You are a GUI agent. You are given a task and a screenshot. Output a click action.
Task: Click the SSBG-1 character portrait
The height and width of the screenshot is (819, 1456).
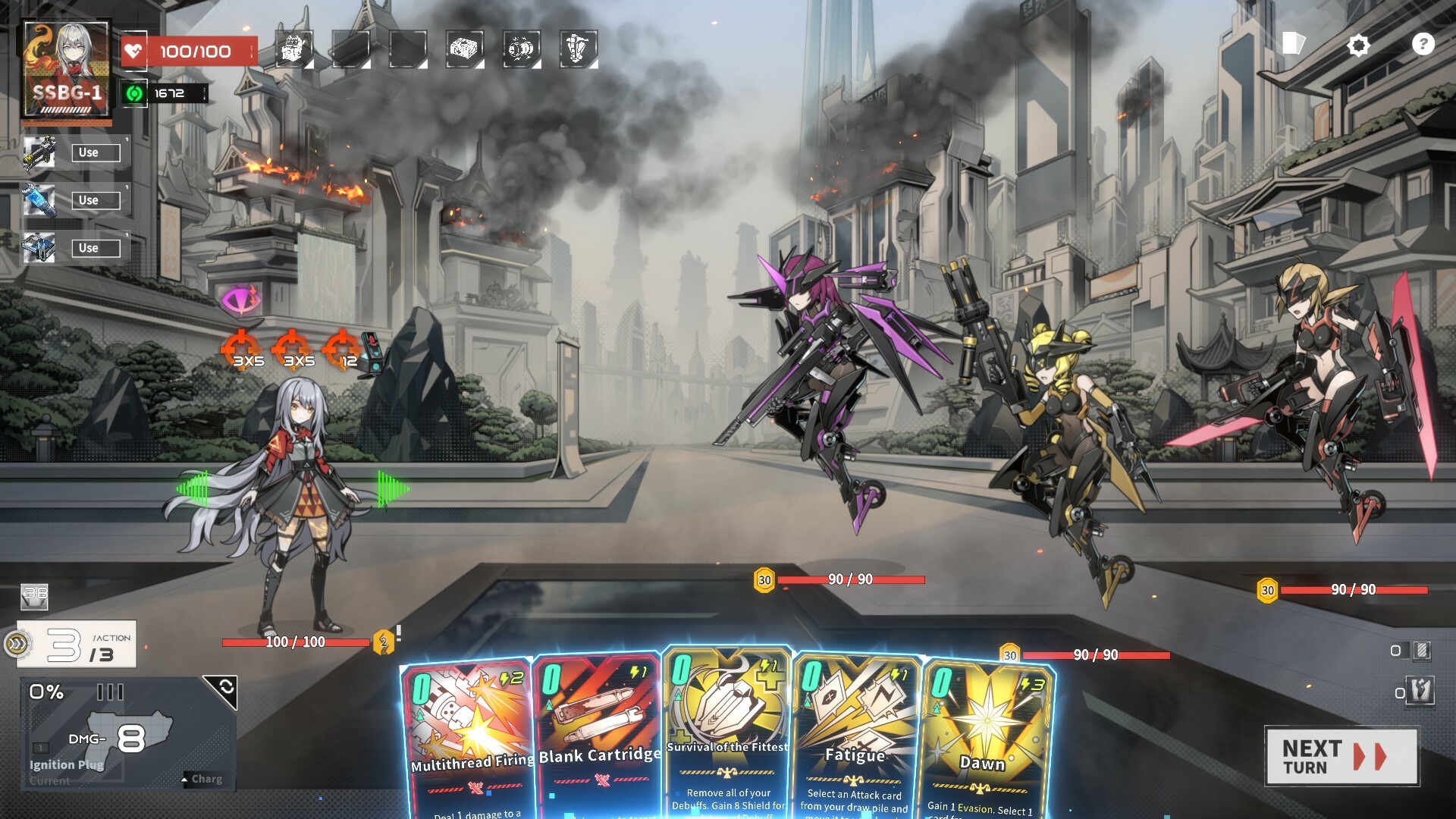(67, 70)
